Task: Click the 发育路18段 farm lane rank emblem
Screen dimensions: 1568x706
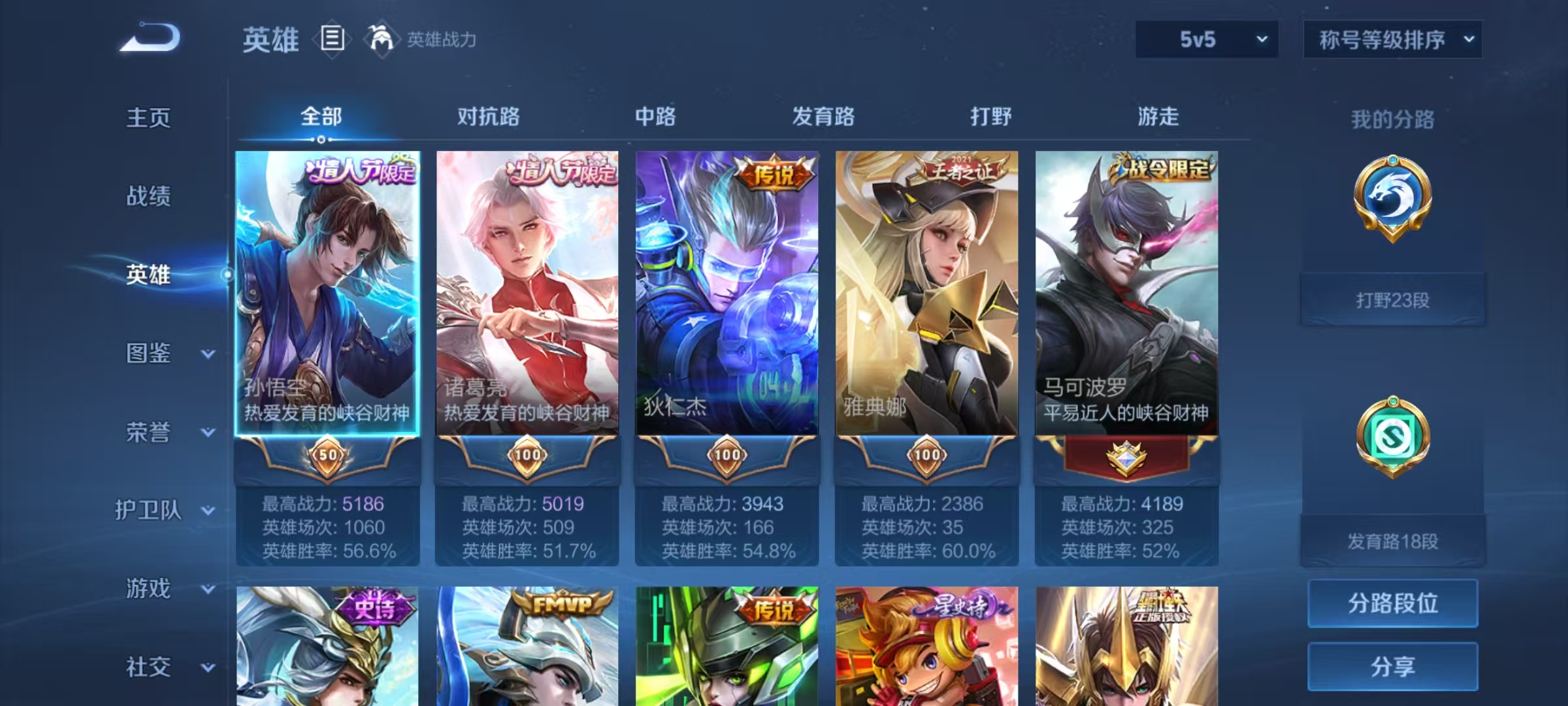Action: coord(1392,438)
